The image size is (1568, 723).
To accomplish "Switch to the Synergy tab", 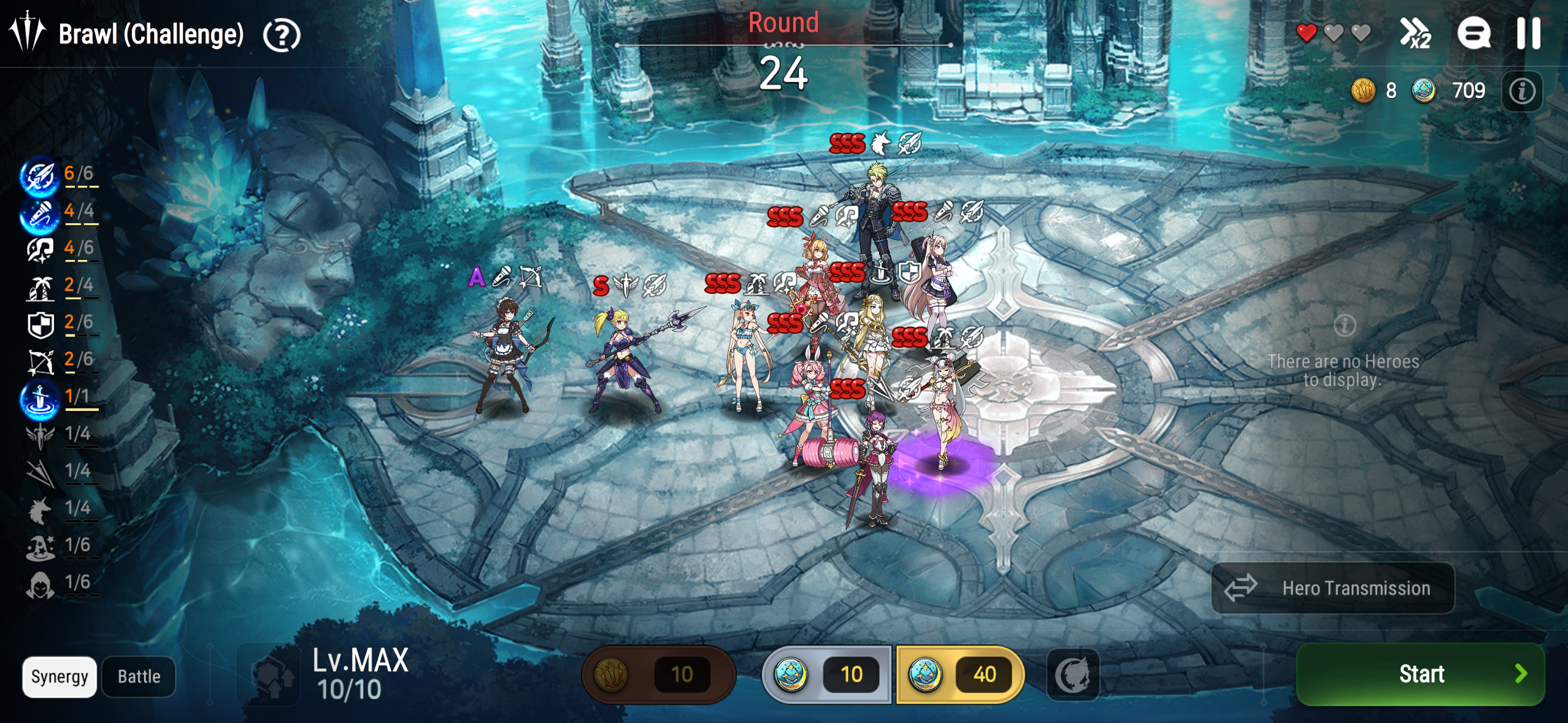I will [x=60, y=676].
